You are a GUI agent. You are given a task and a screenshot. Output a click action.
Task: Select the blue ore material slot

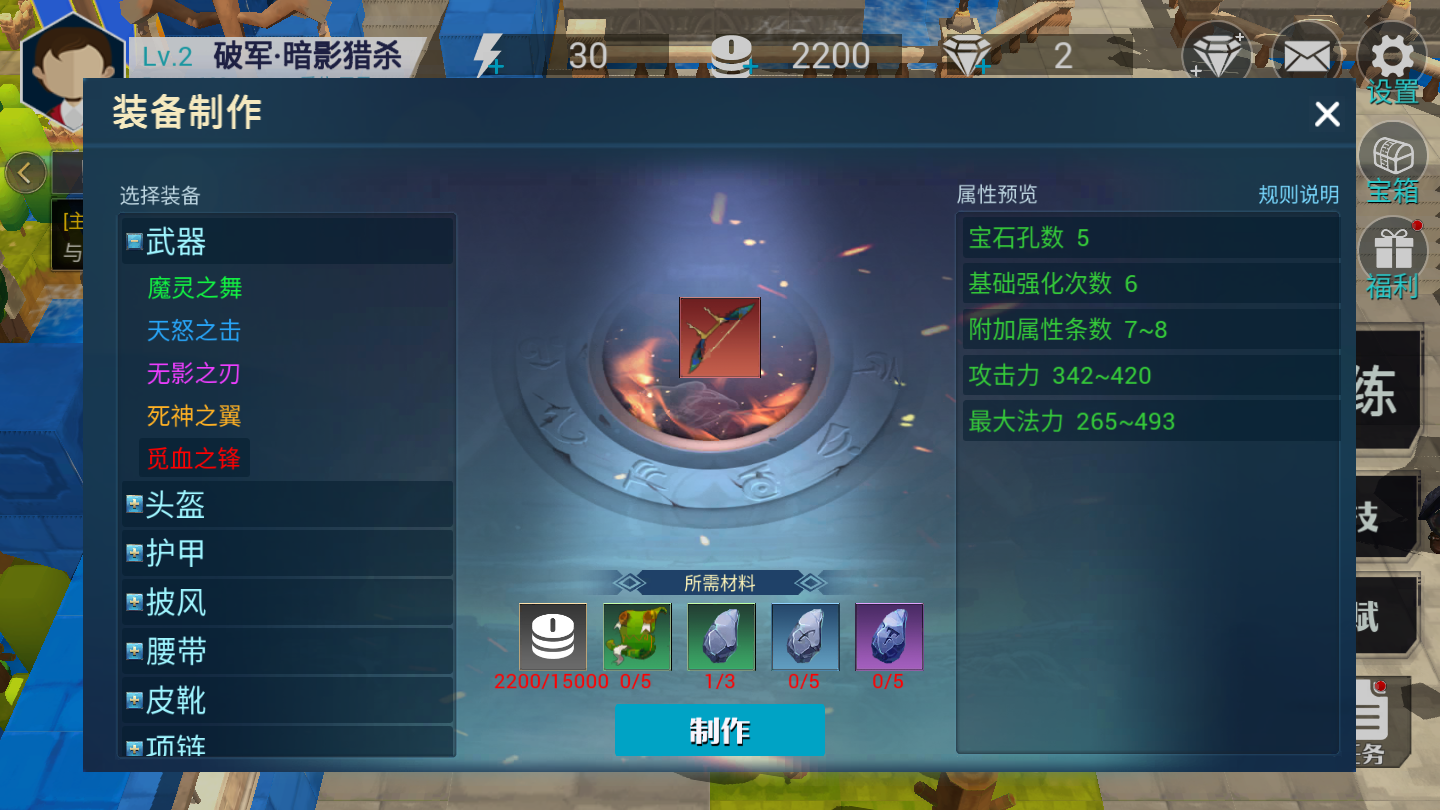point(805,637)
